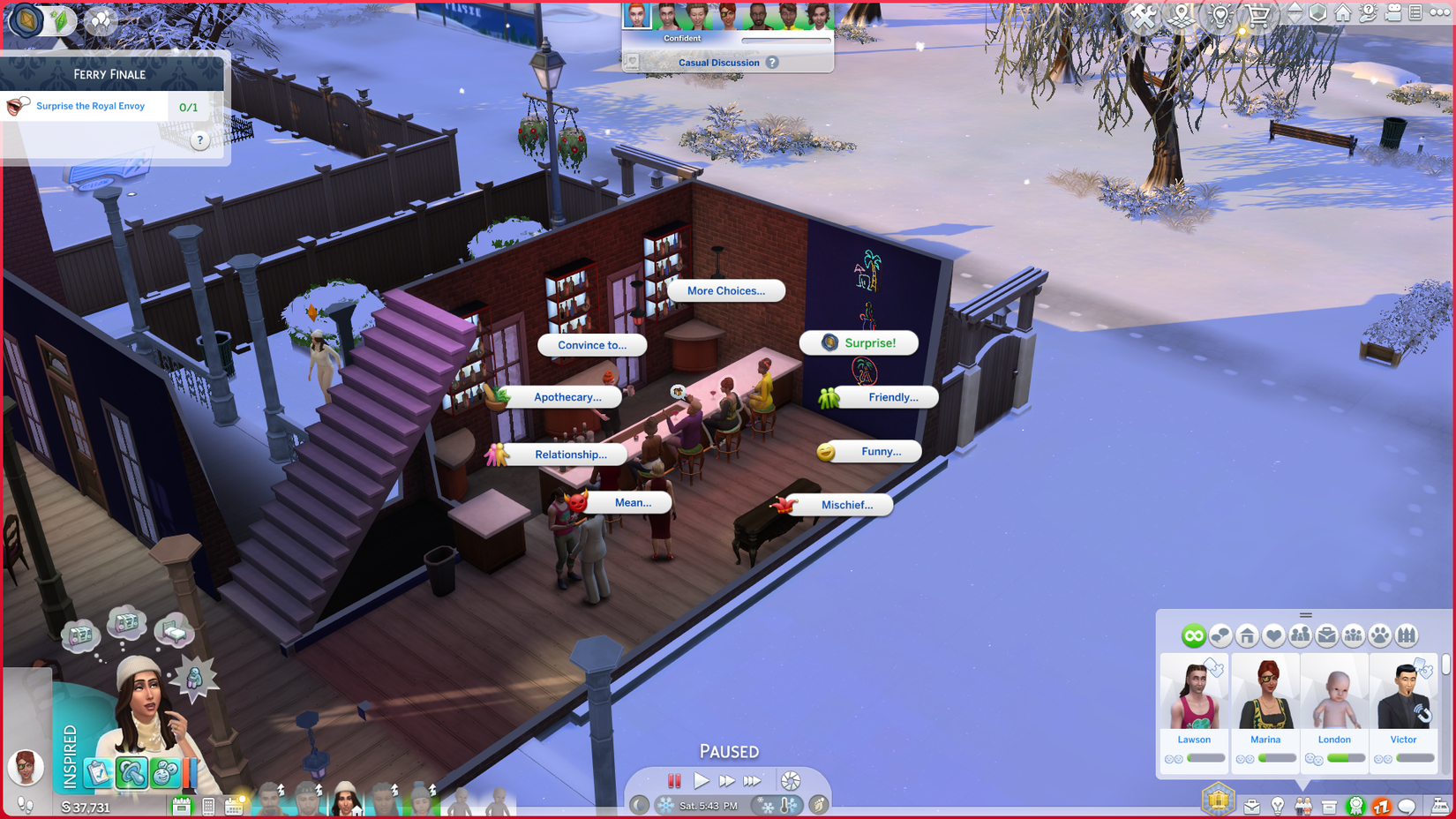Open the Convince to... submenu
Screen dimensions: 1456x819
point(592,345)
